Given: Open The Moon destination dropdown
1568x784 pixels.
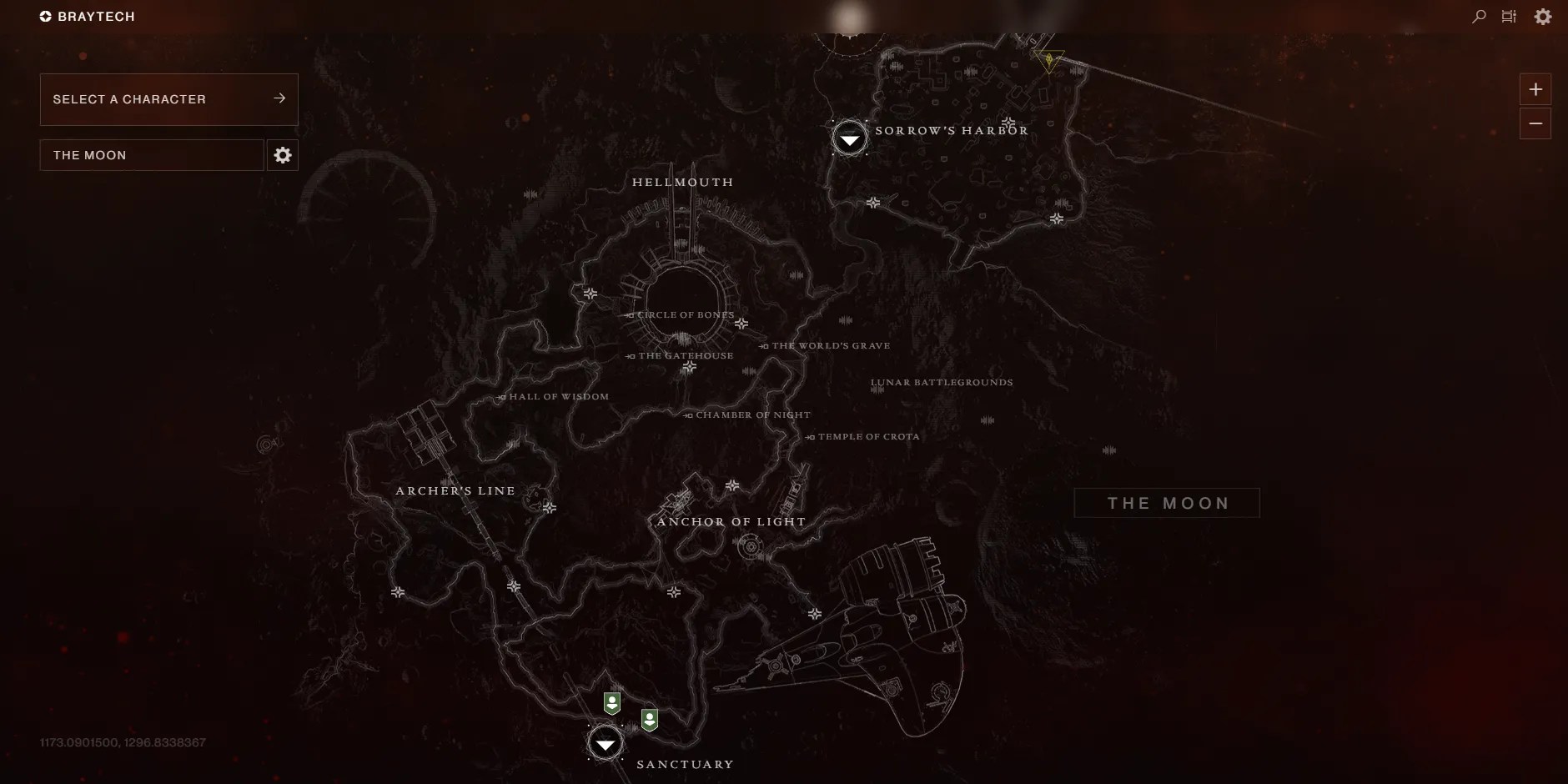Looking at the screenshot, I should (151, 154).
